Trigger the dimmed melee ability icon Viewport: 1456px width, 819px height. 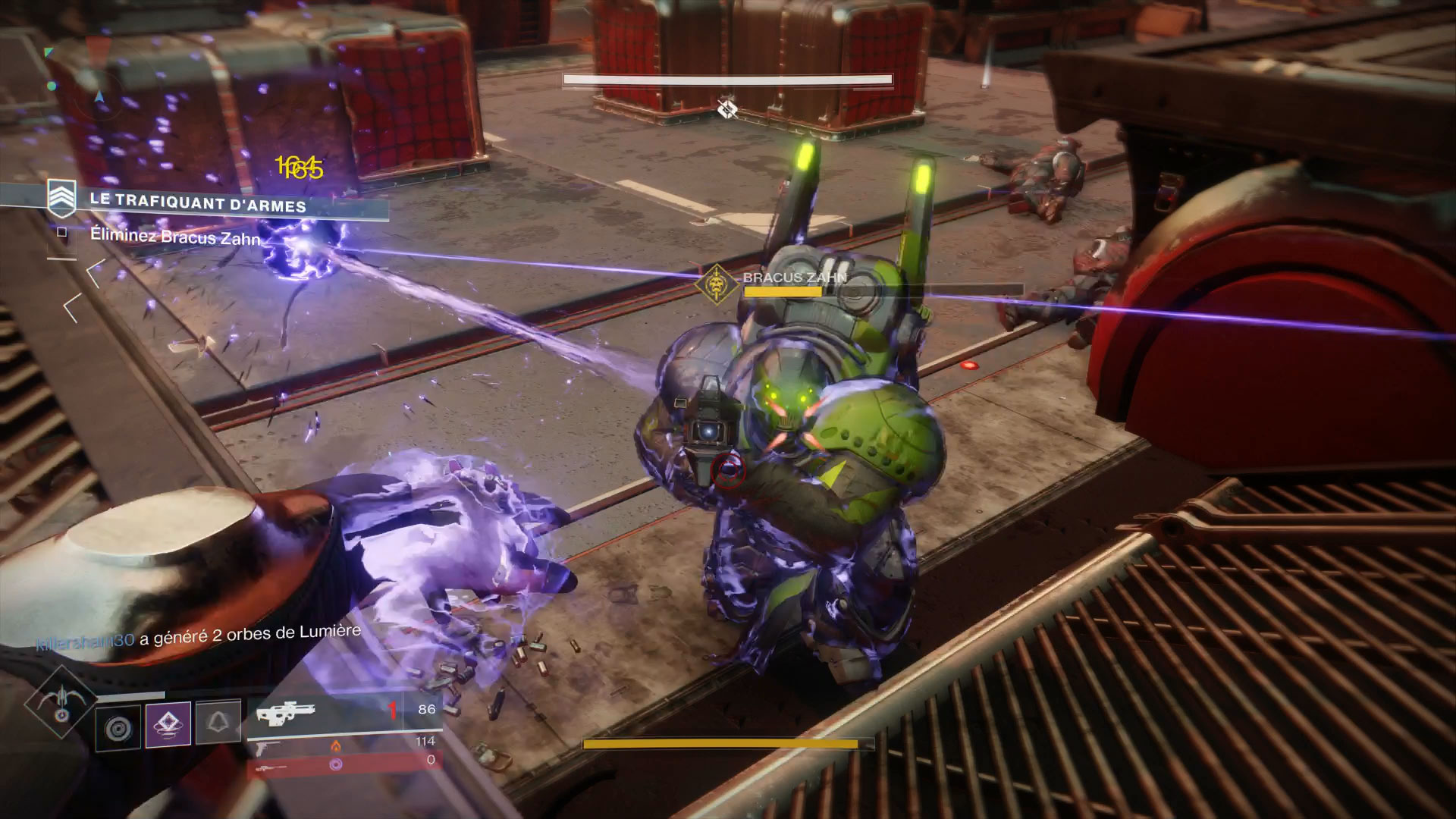coord(218,723)
